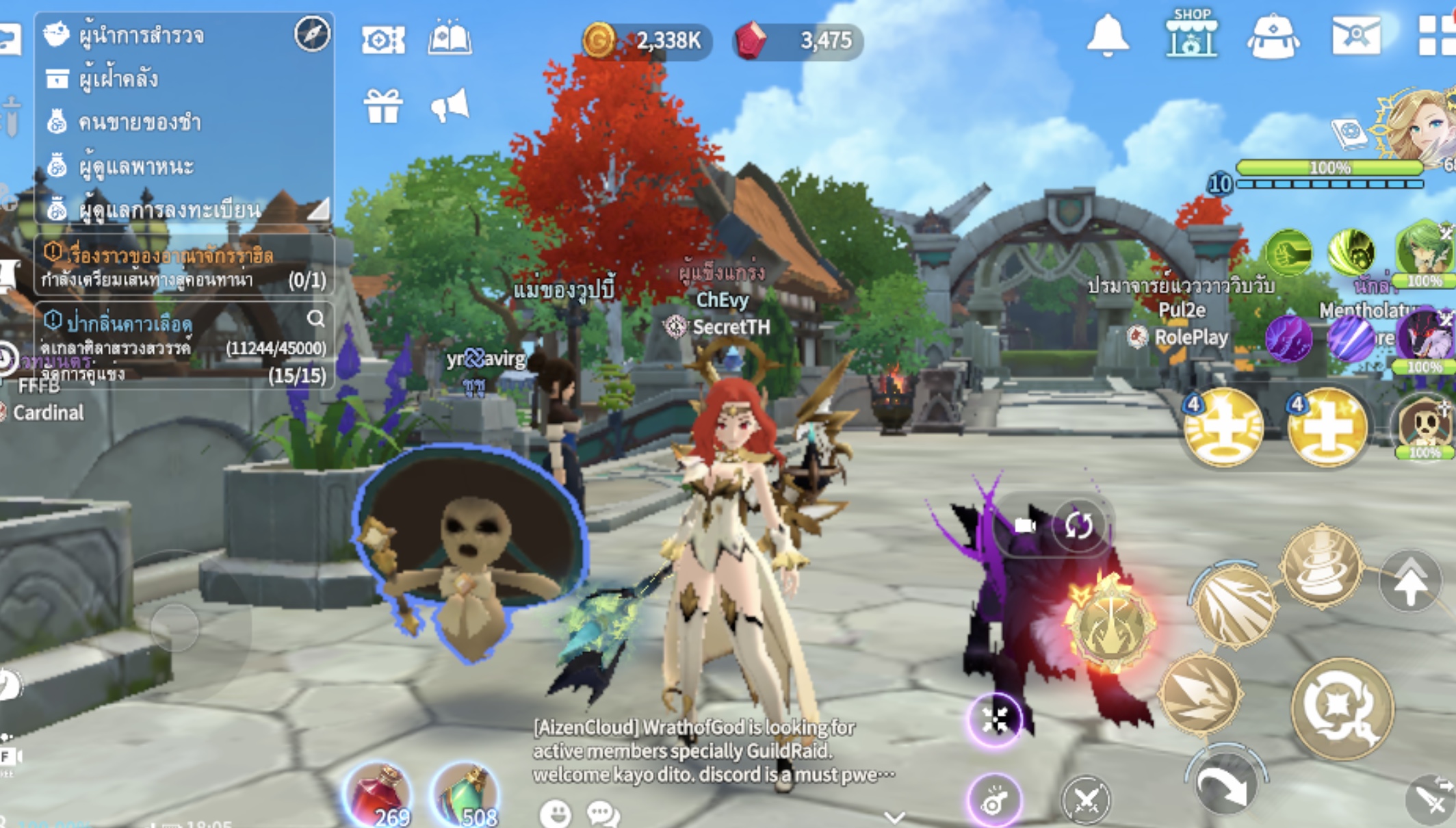Trigger the main basic attack button
Viewport: 1456px width, 828px height.
(1341, 708)
